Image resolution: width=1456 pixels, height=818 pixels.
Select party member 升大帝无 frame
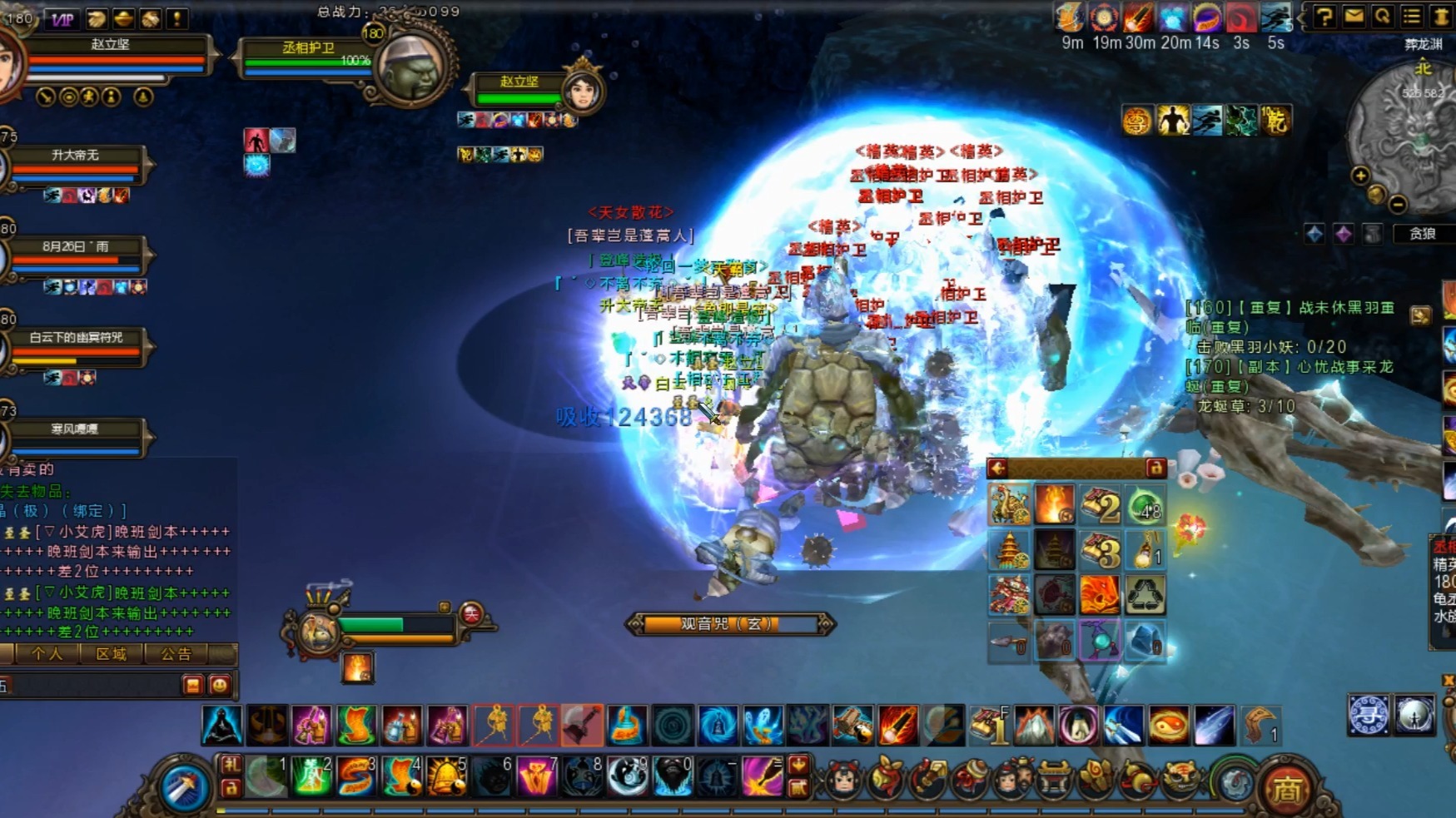pyautogui.click(x=77, y=163)
